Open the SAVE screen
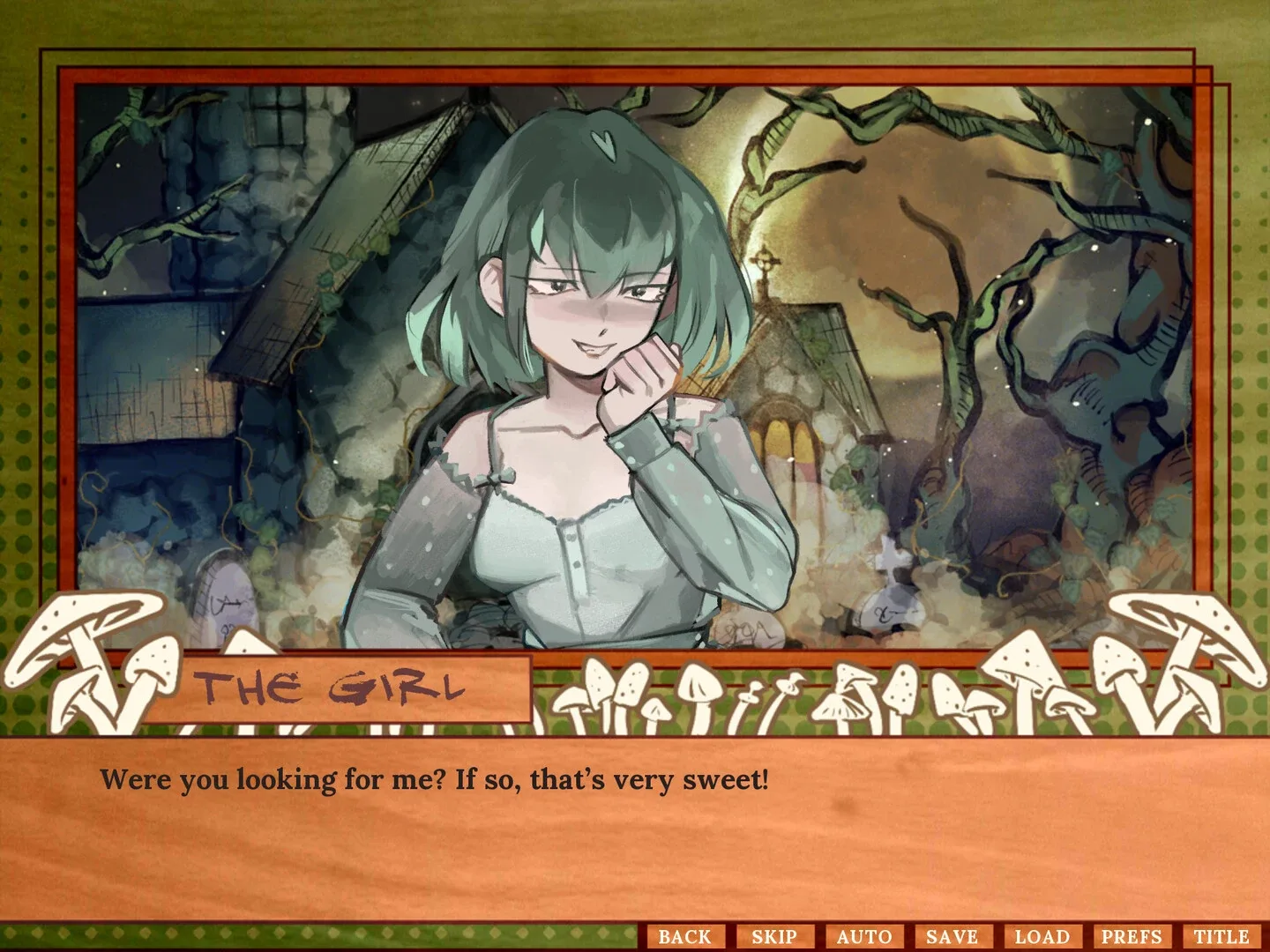 click(955, 936)
